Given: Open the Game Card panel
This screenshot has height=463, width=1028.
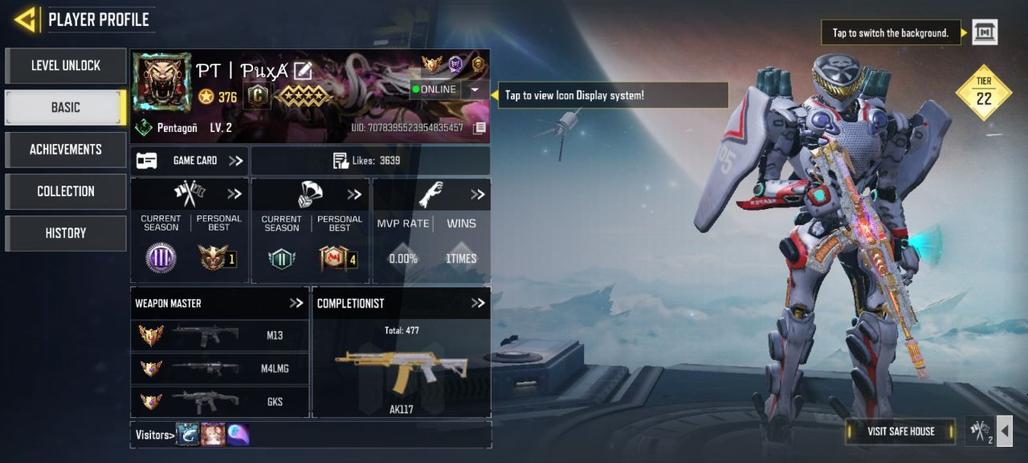Looking at the screenshot, I should [x=190, y=161].
